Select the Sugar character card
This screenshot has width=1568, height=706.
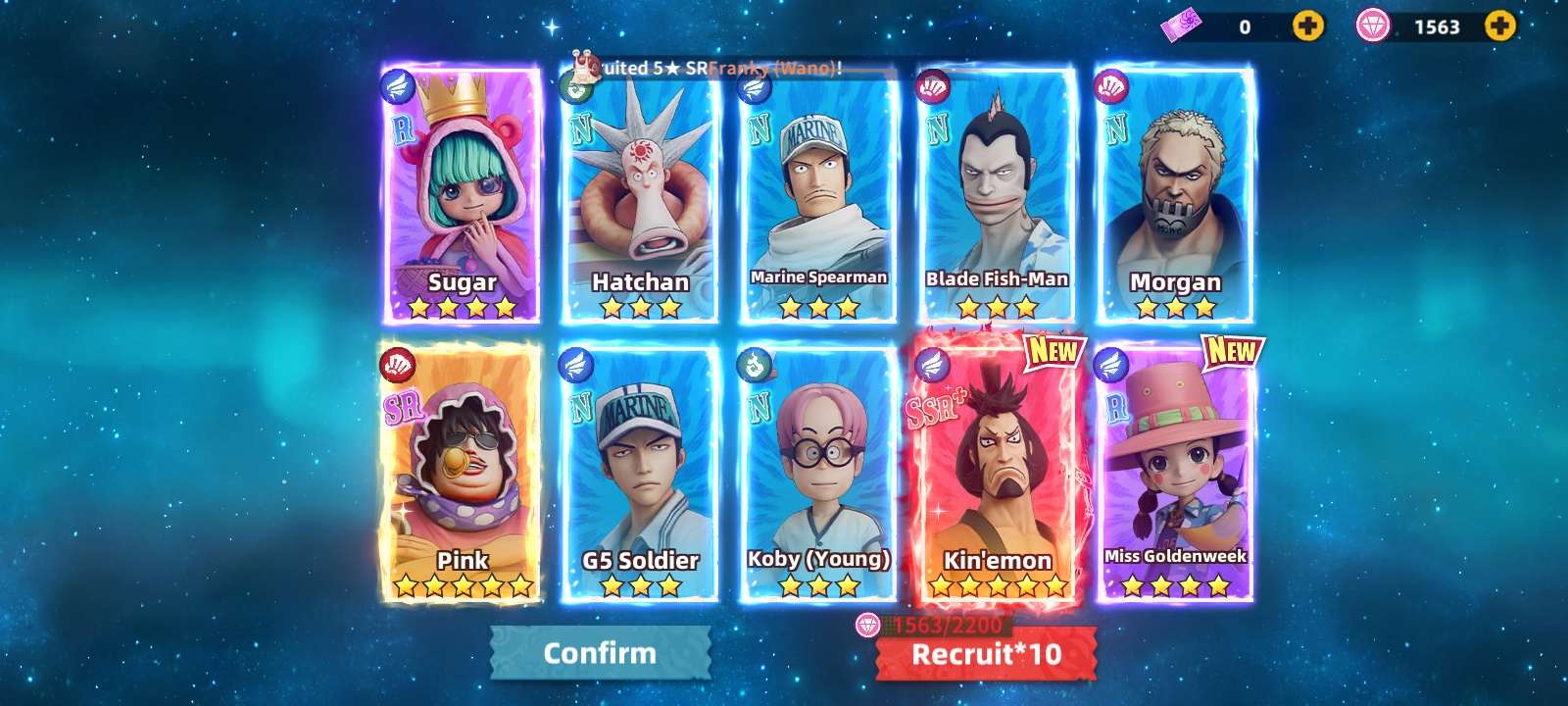[462, 194]
